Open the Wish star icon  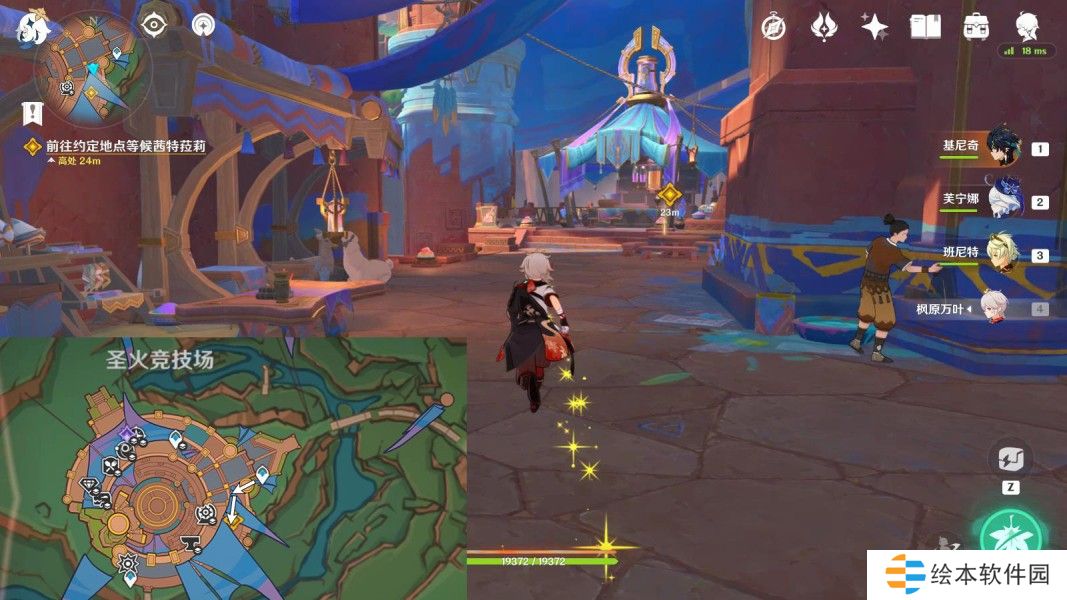875,27
